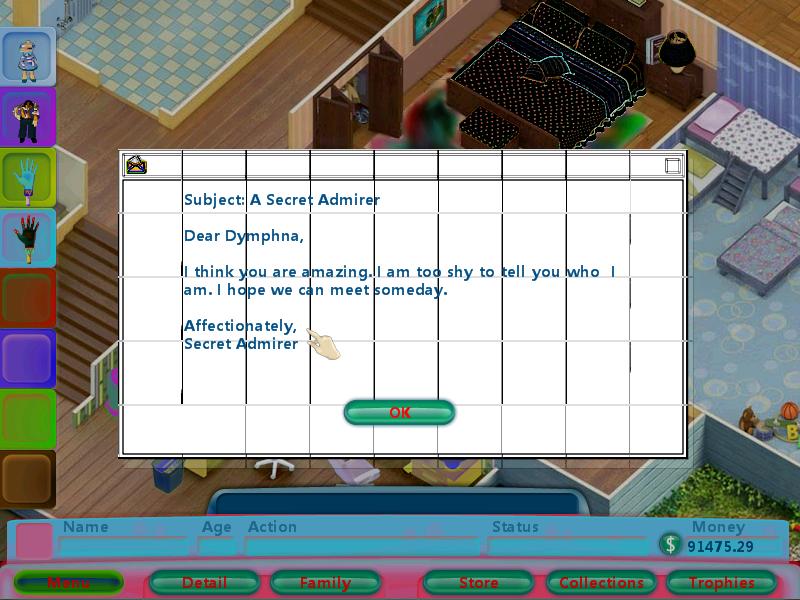800x600 pixels.
Task: Click the envelope icon on the message window
Action: (x=135, y=165)
